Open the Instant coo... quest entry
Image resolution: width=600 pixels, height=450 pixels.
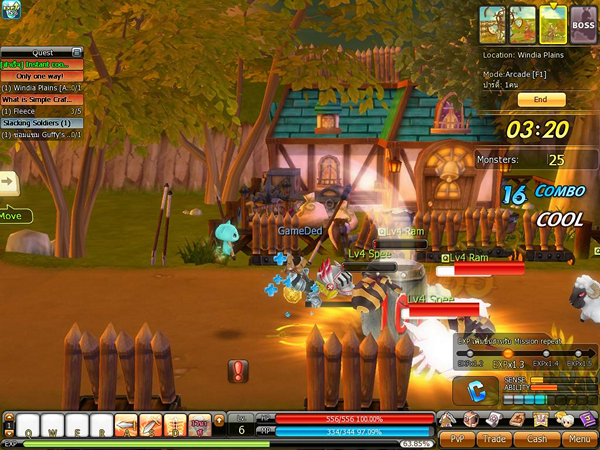point(42,64)
